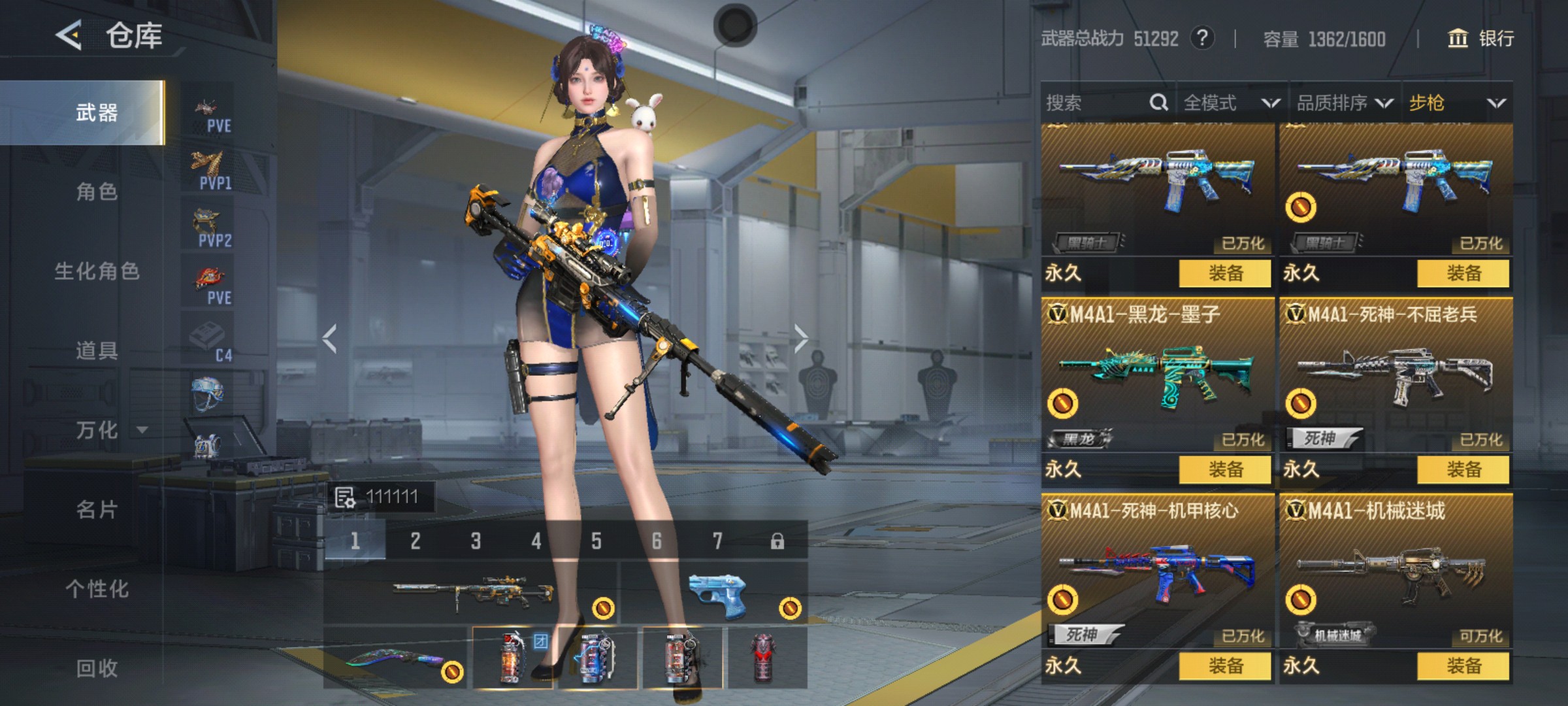Select the 道具 items tab

(97, 351)
